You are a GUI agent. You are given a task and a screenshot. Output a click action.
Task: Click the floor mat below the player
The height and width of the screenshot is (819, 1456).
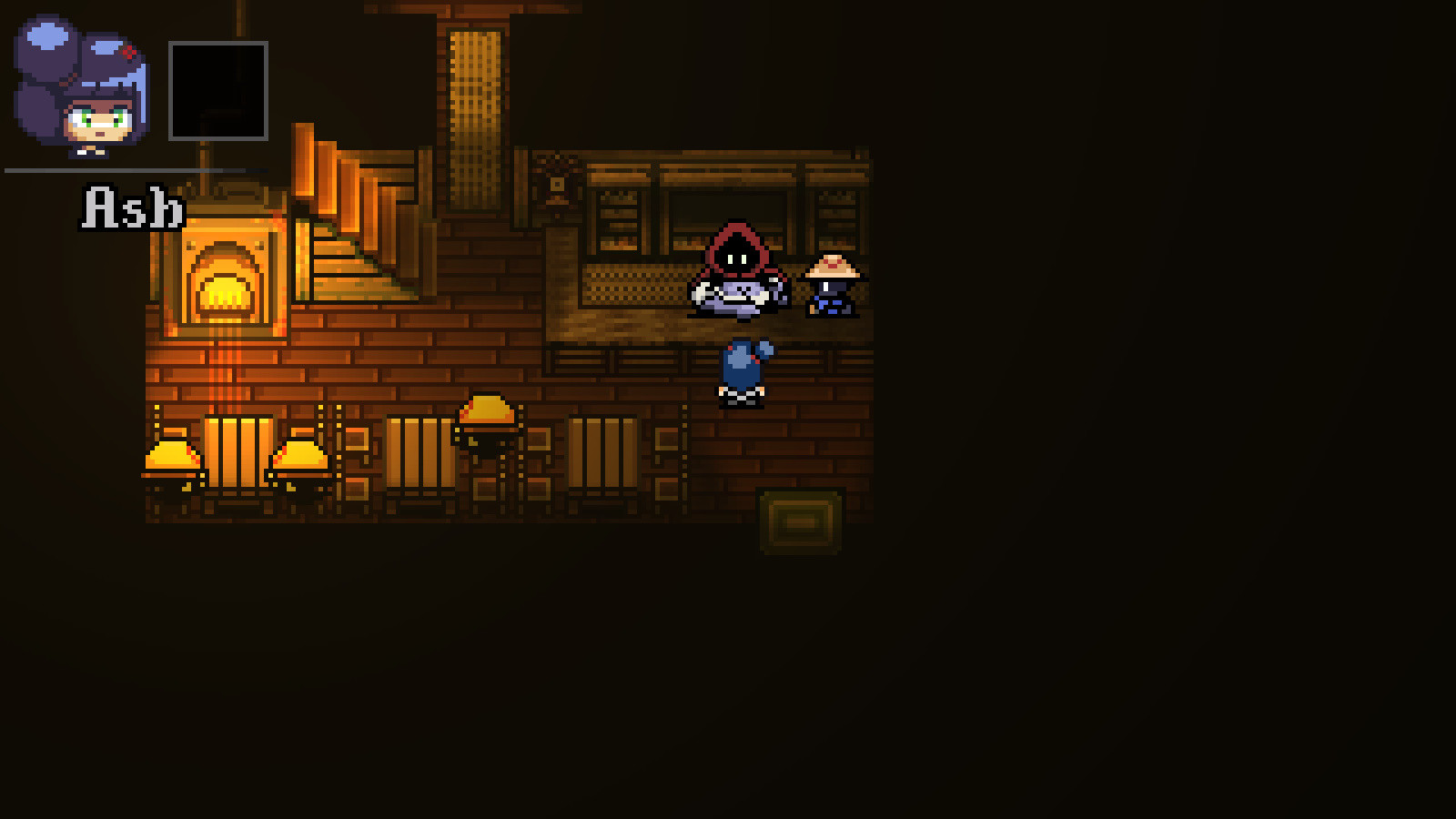coord(803,521)
